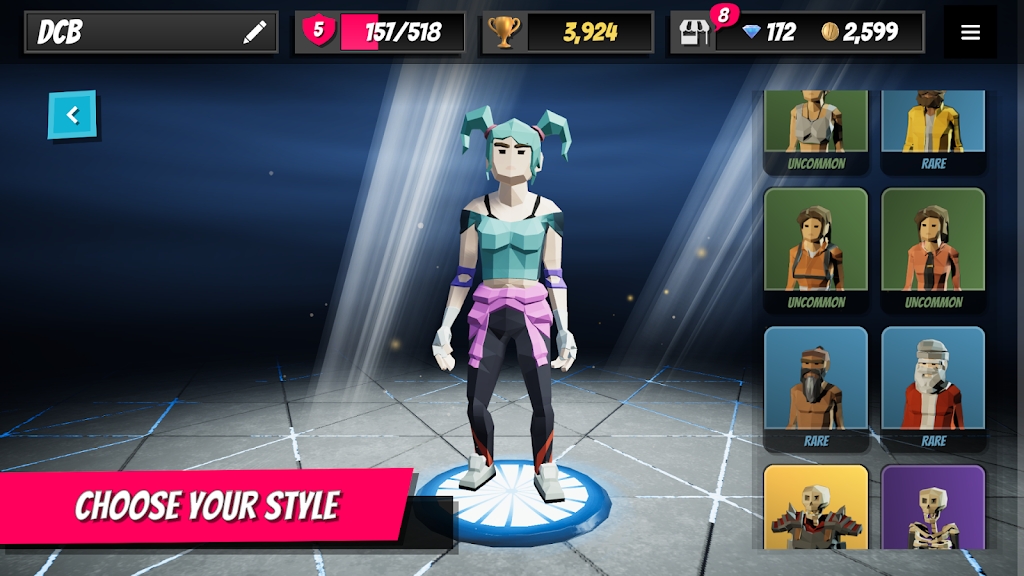This screenshot has width=1024, height=576.
Task: Choose the bearded shirtless rare skin
Action: tap(816, 385)
